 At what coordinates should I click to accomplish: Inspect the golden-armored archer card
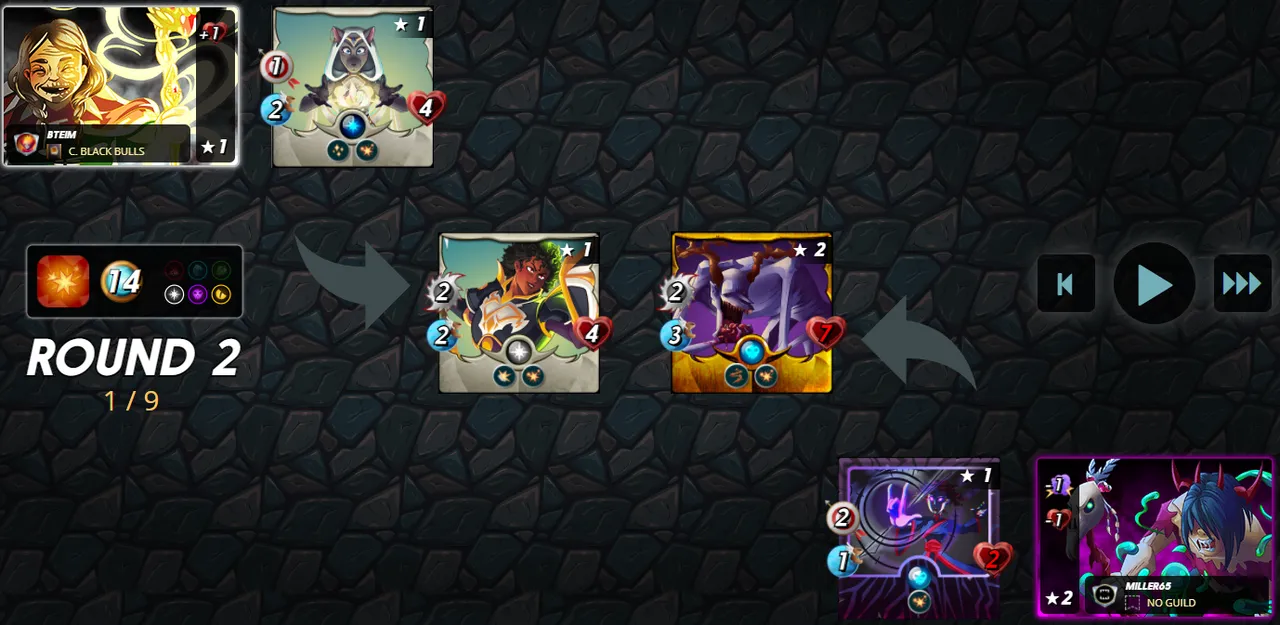pos(519,312)
